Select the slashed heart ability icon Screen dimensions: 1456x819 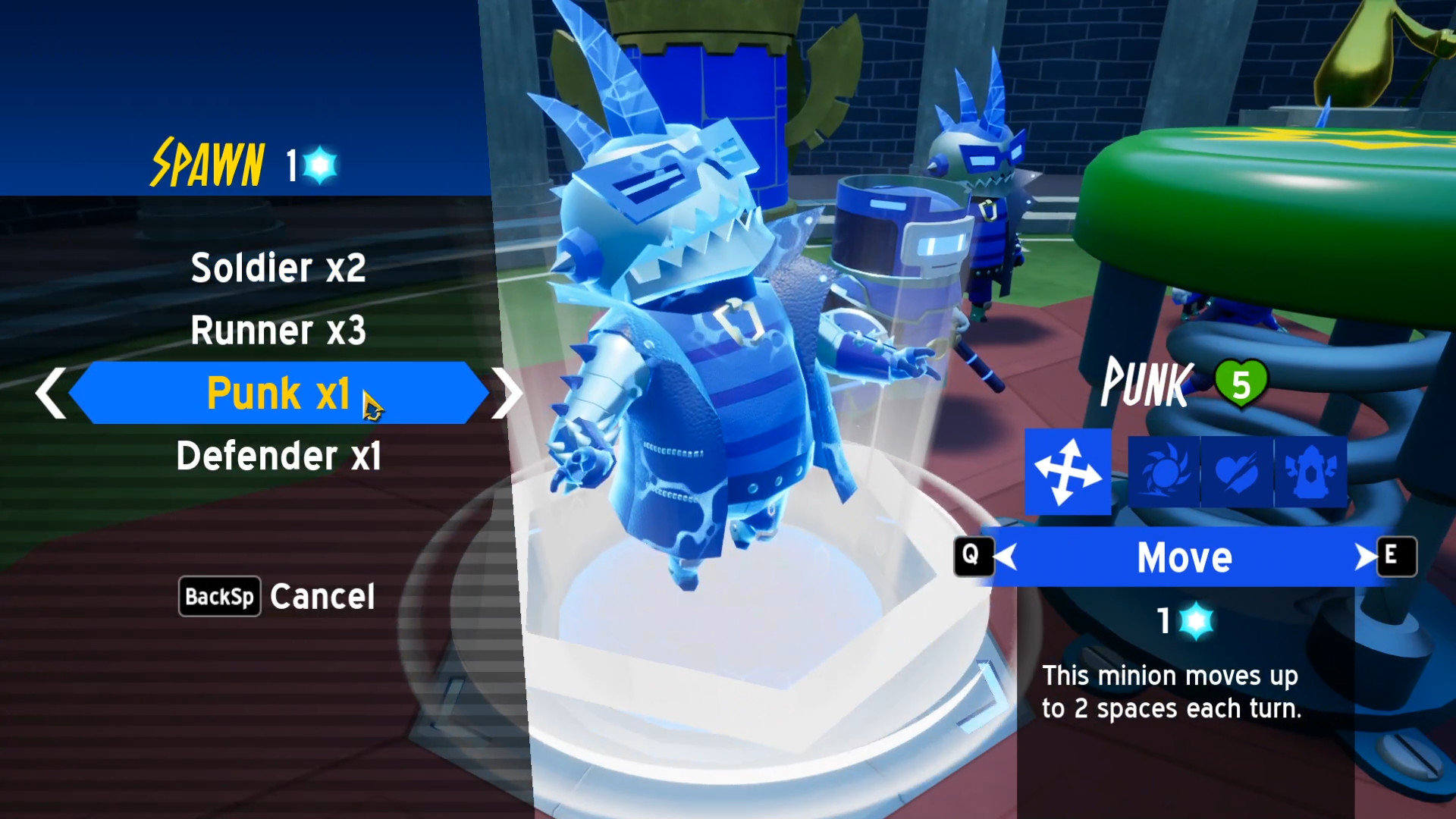point(1237,472)
